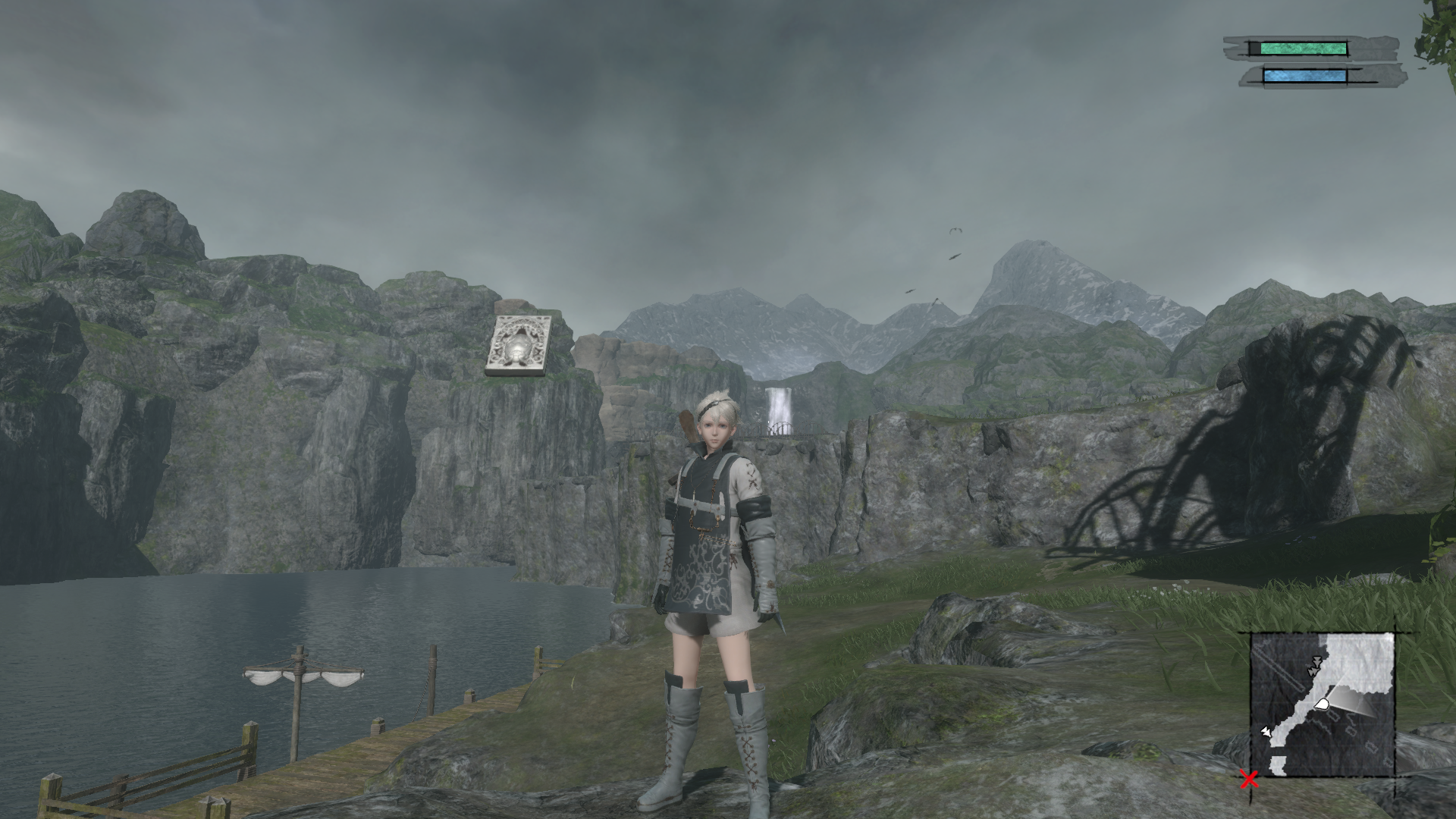Click the red X quest marker
Screen dimensions: 1456x819
pos(1248,778)
